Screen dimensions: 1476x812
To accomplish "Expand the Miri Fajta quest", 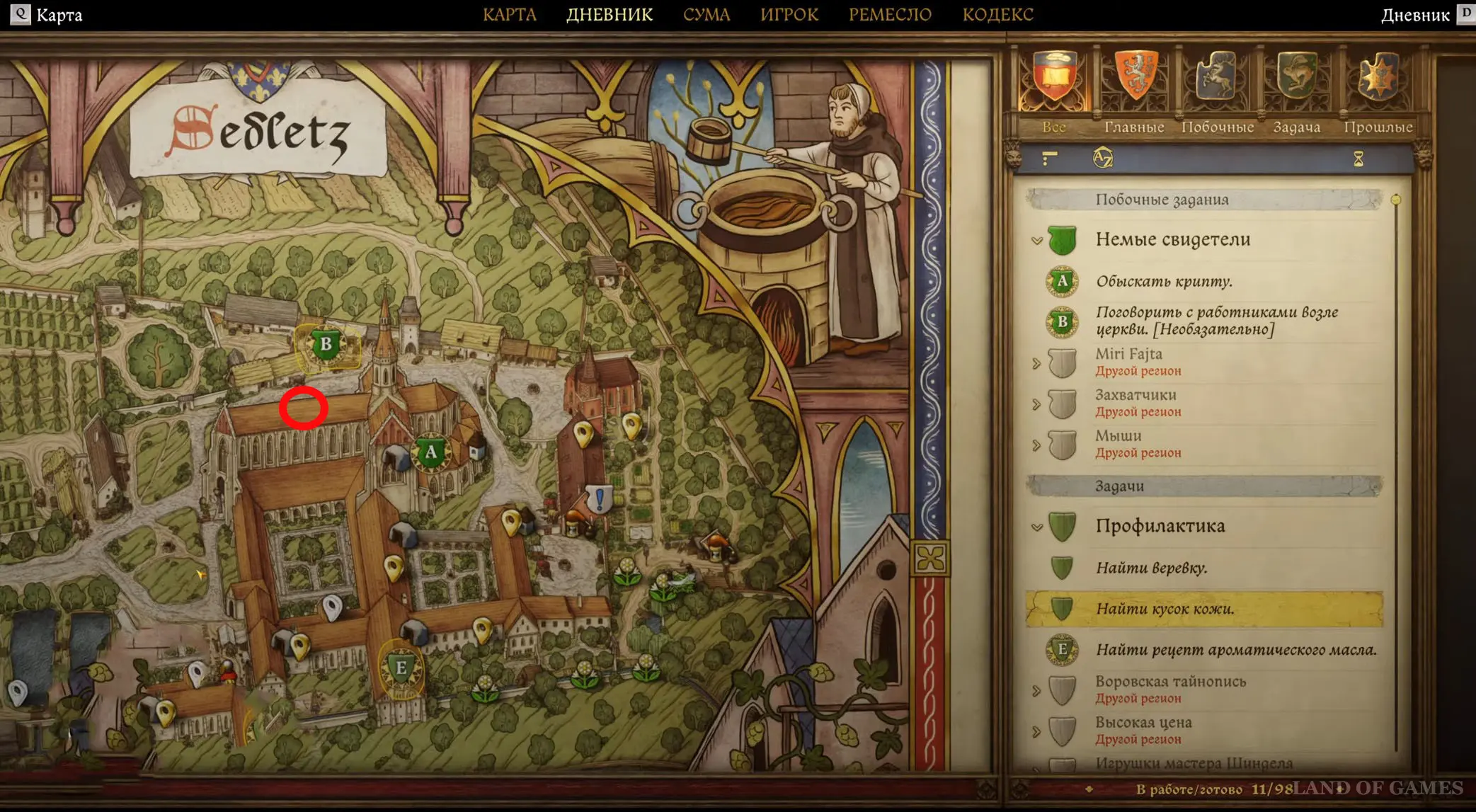I will point(1037,363).
